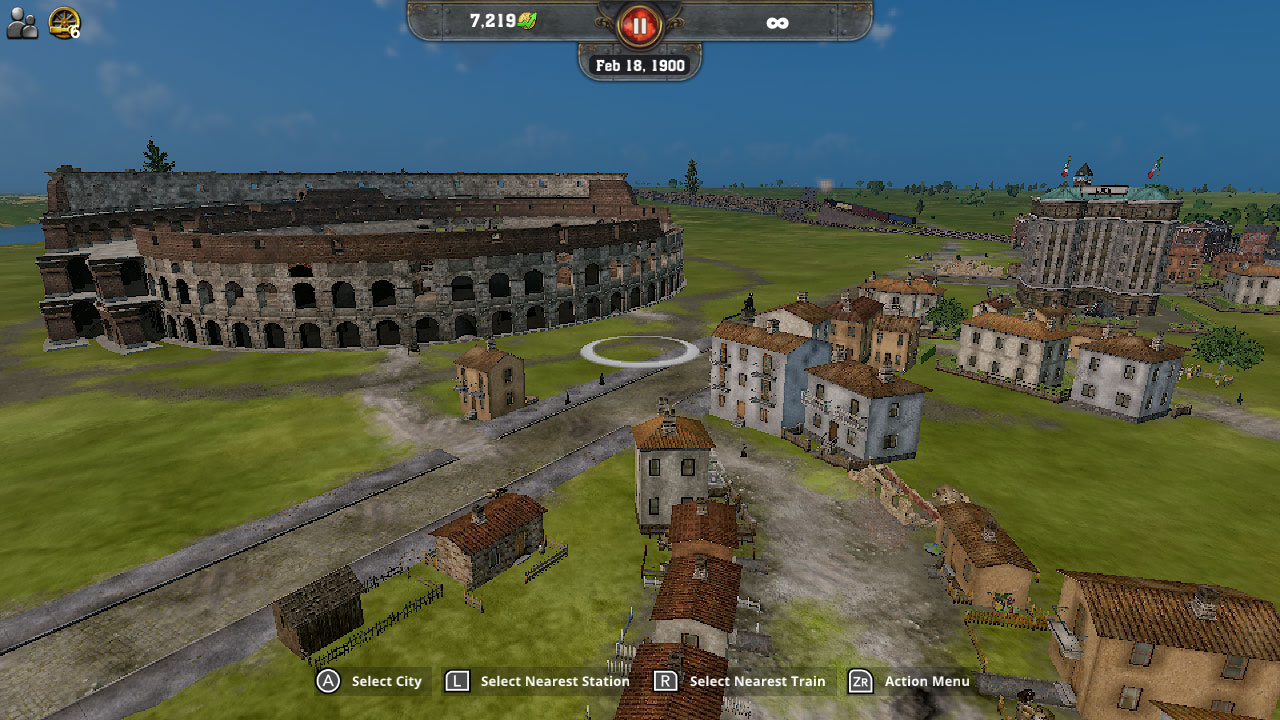Click the R button glyph near Select Nearest Train
The width and height of the screenshot is (1280, 720).
(x=664, y=681)
